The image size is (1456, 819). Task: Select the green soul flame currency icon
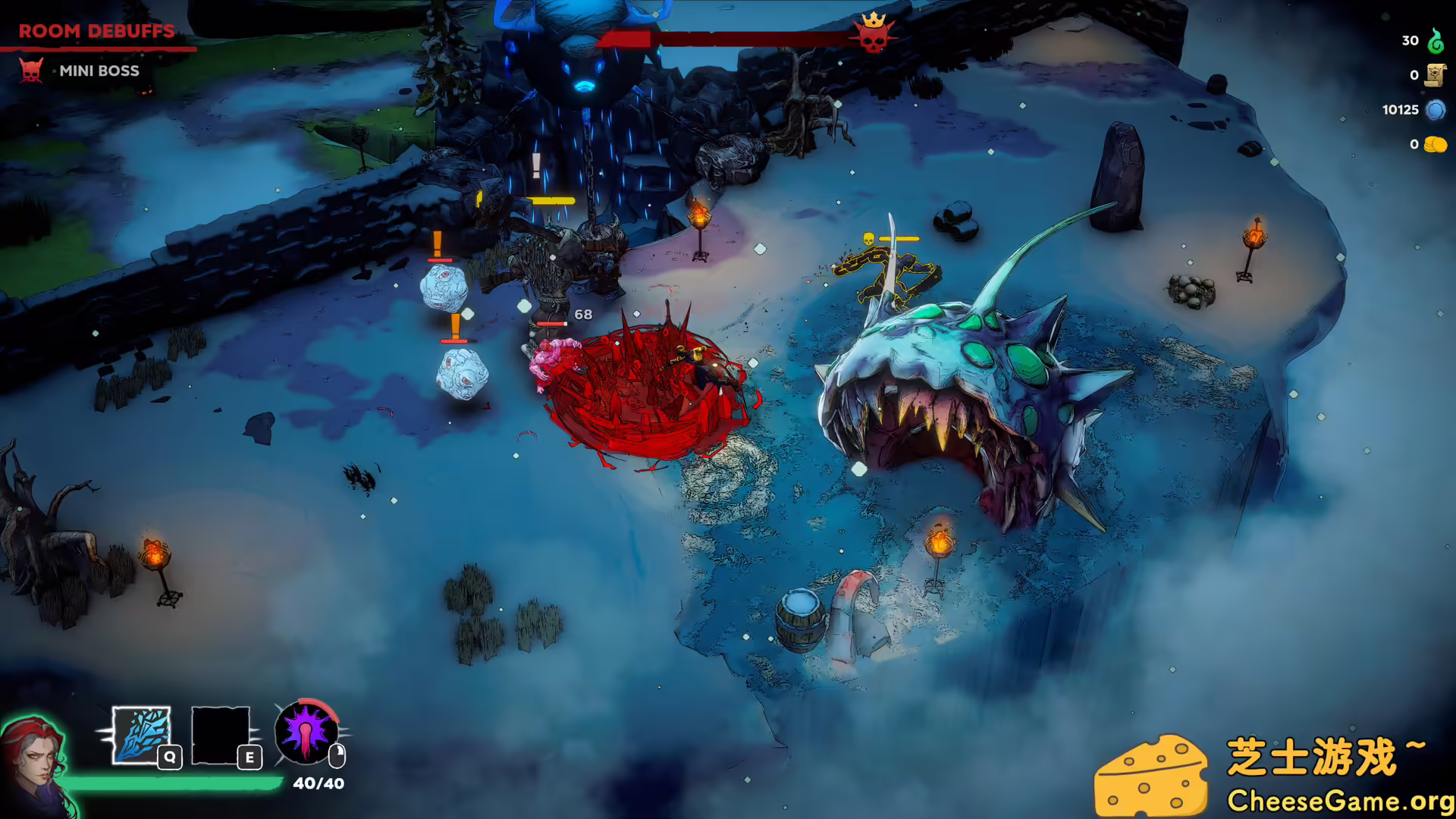point(1435,41)
